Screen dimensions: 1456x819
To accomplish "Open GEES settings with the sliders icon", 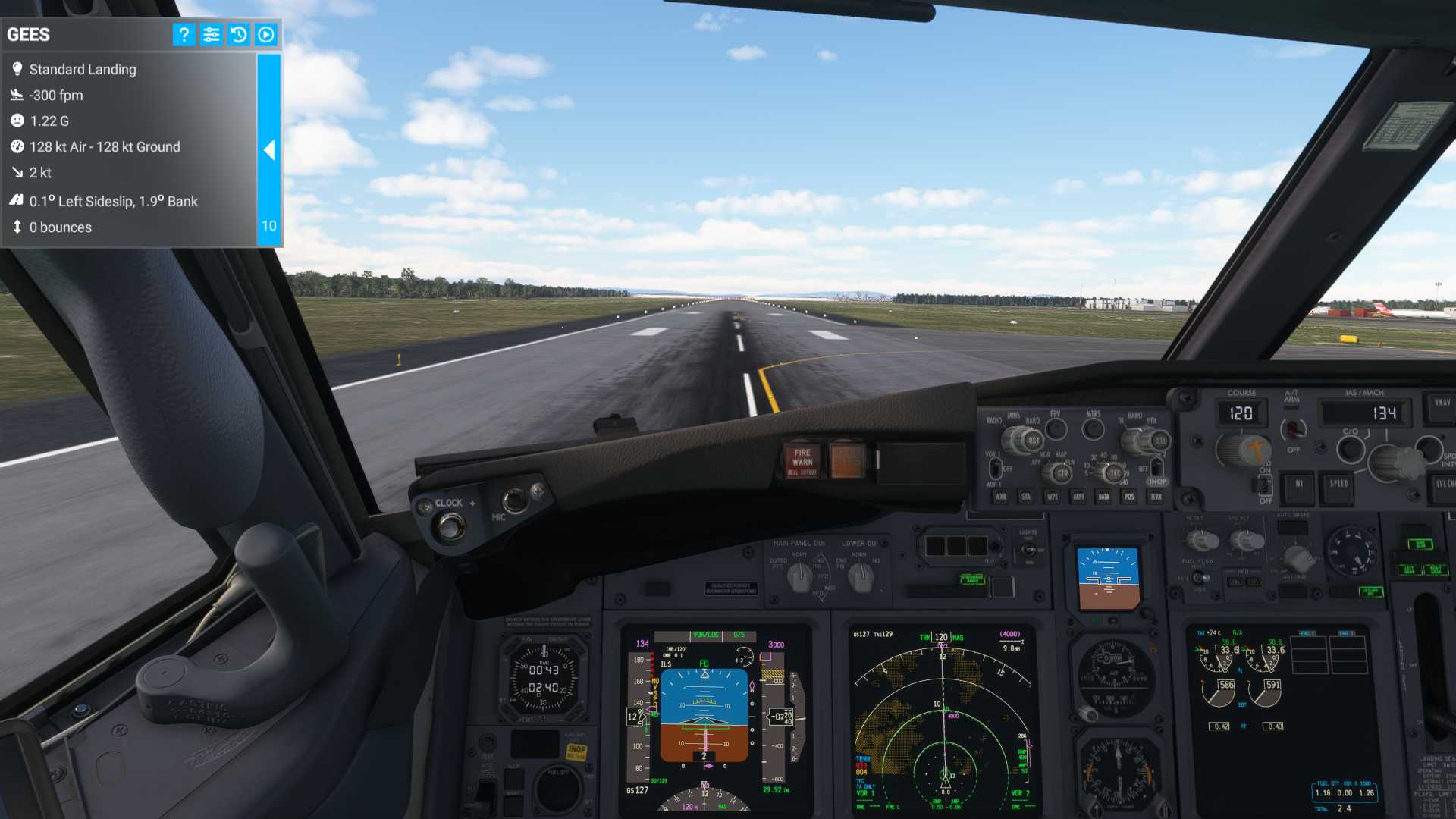I will point(211,34).
